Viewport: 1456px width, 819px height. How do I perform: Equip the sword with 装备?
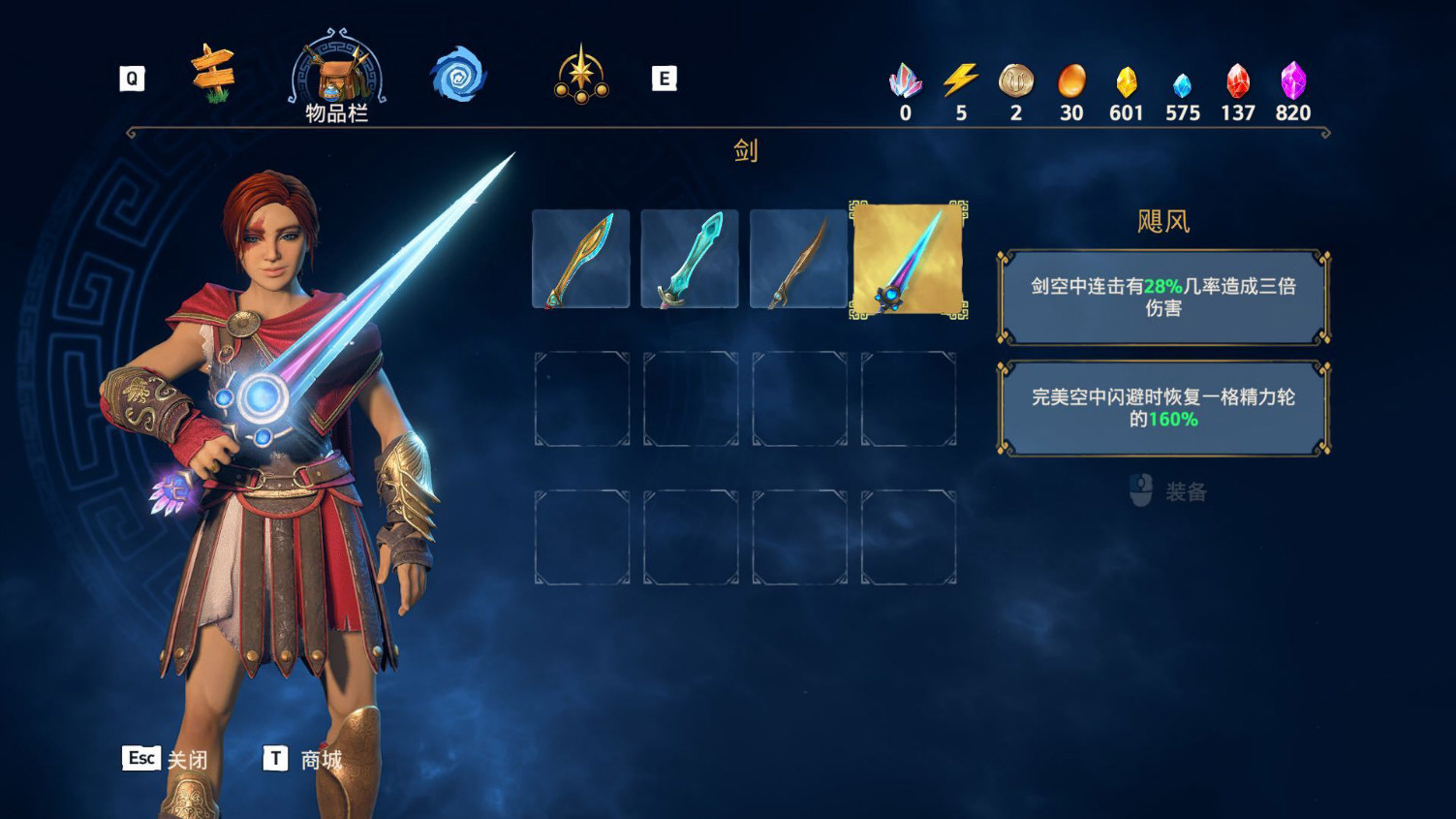pyautogui.click(x=1169, y=491)
